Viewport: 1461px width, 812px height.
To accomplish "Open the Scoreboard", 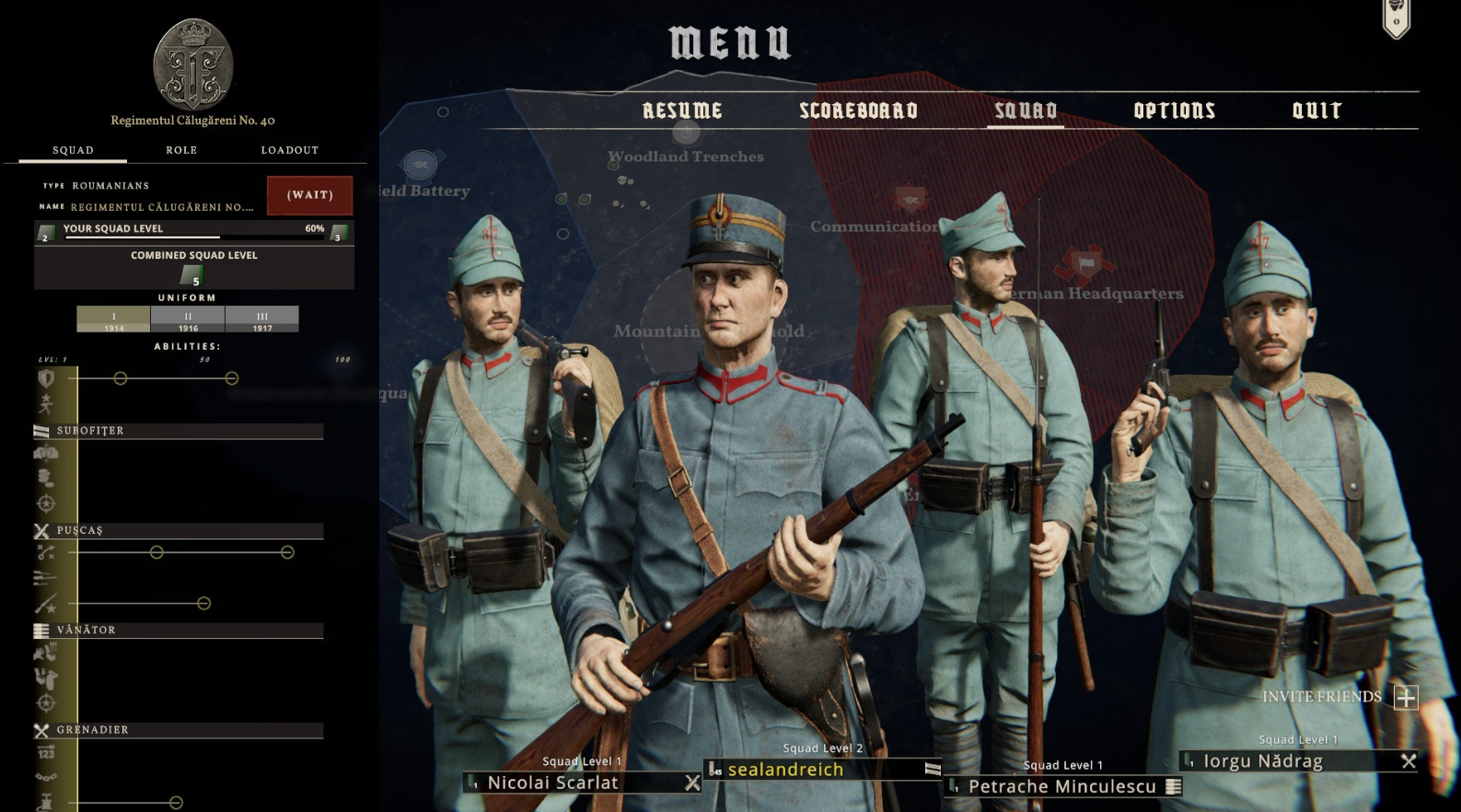I will (858, 111).
